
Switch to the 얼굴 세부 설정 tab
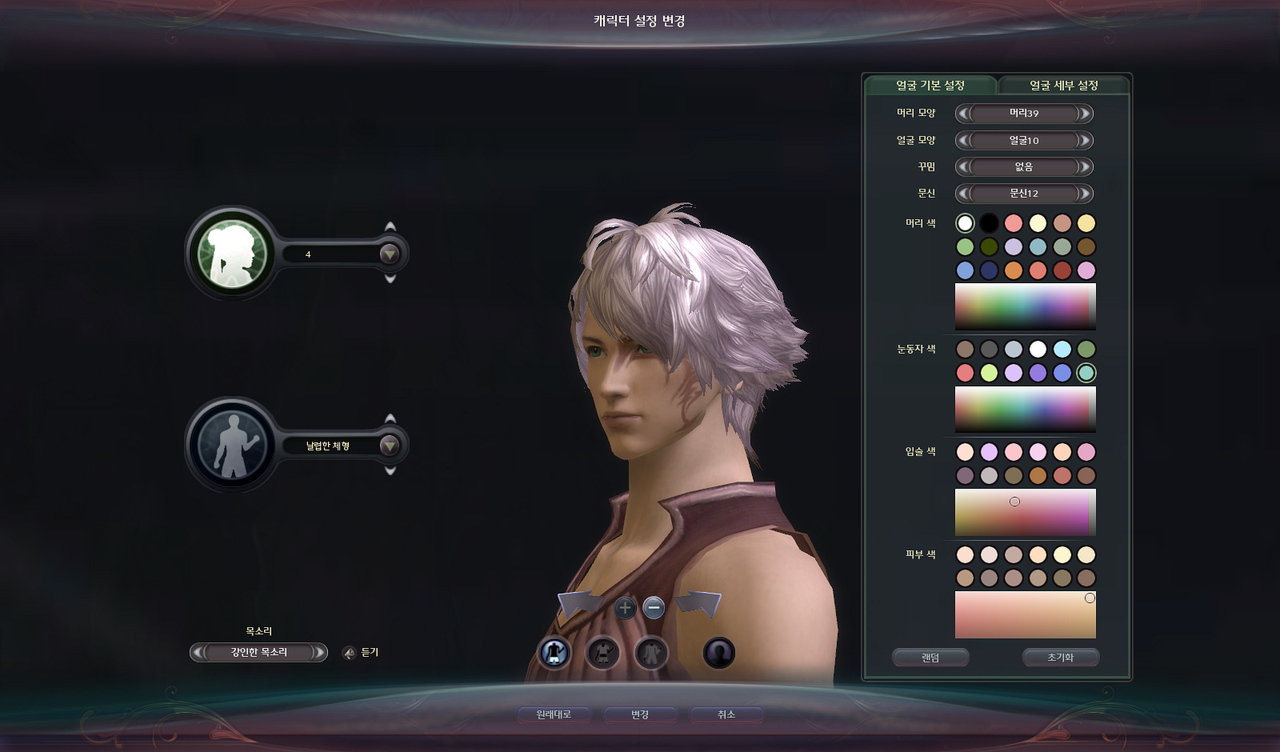(1064, 85)
